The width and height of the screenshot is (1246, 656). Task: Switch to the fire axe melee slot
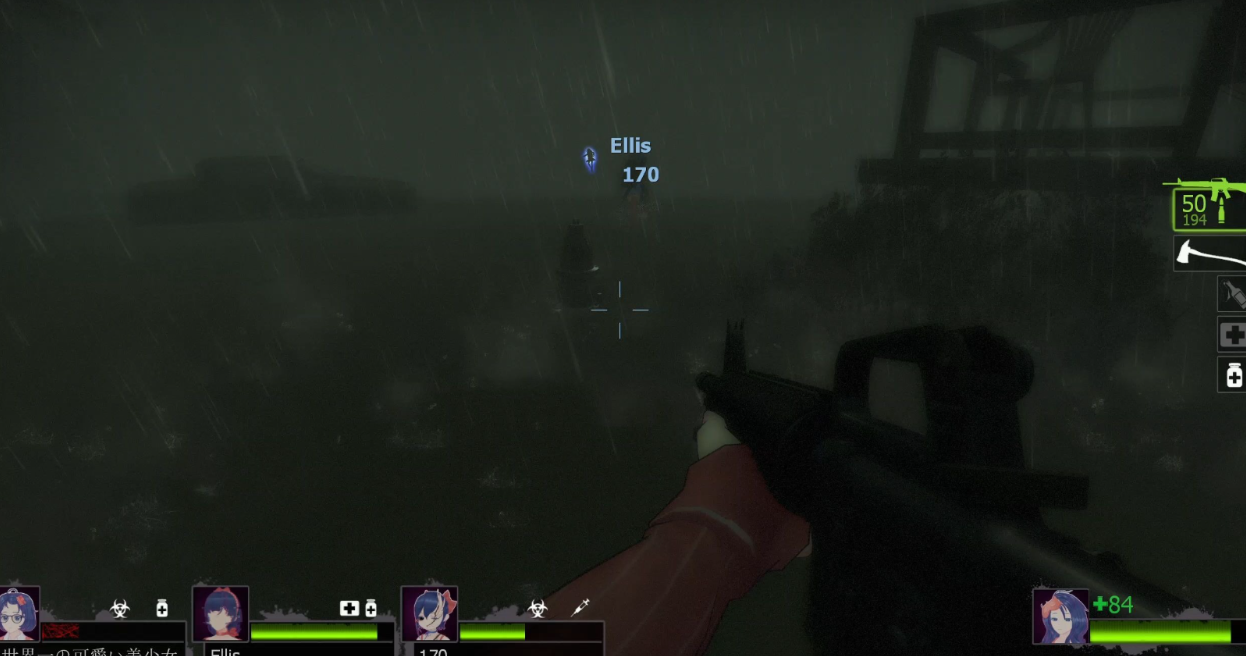click(1210, 254)
